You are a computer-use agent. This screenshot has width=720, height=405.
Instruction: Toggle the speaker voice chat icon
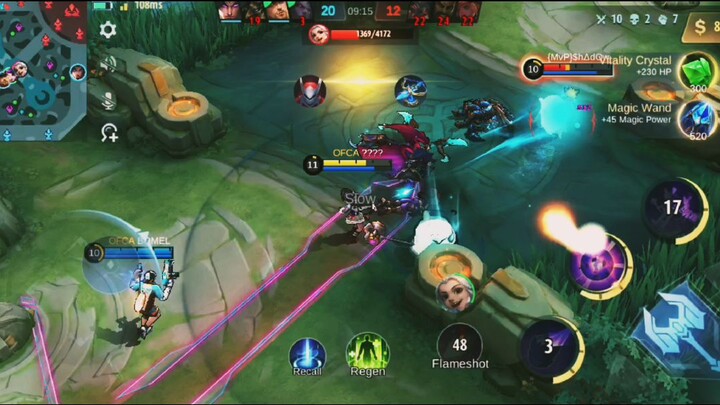pos(109,65)
